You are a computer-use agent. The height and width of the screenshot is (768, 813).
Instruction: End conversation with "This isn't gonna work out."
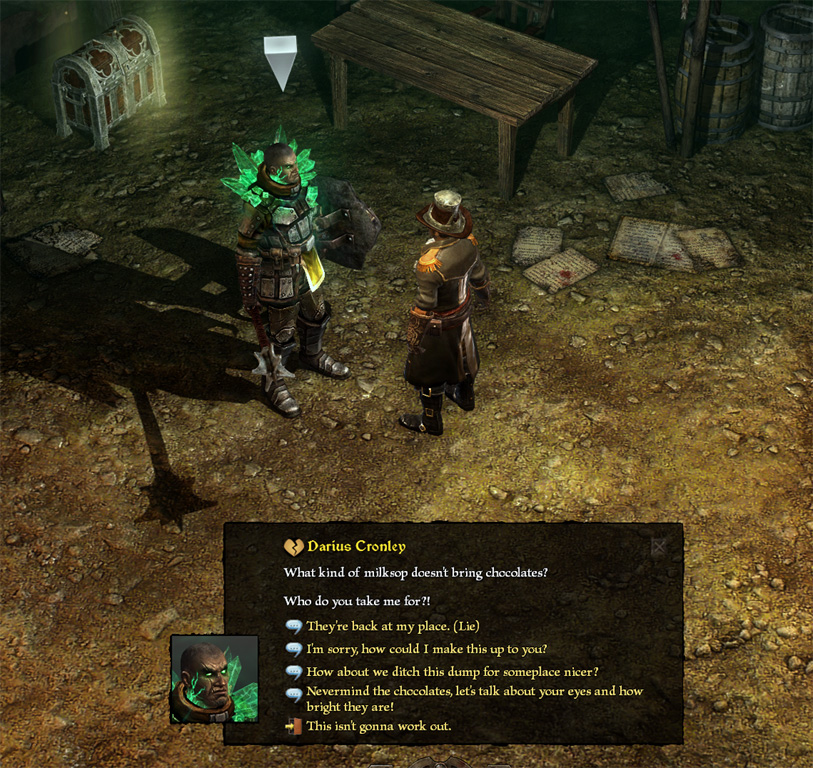[x=378, y=725]
